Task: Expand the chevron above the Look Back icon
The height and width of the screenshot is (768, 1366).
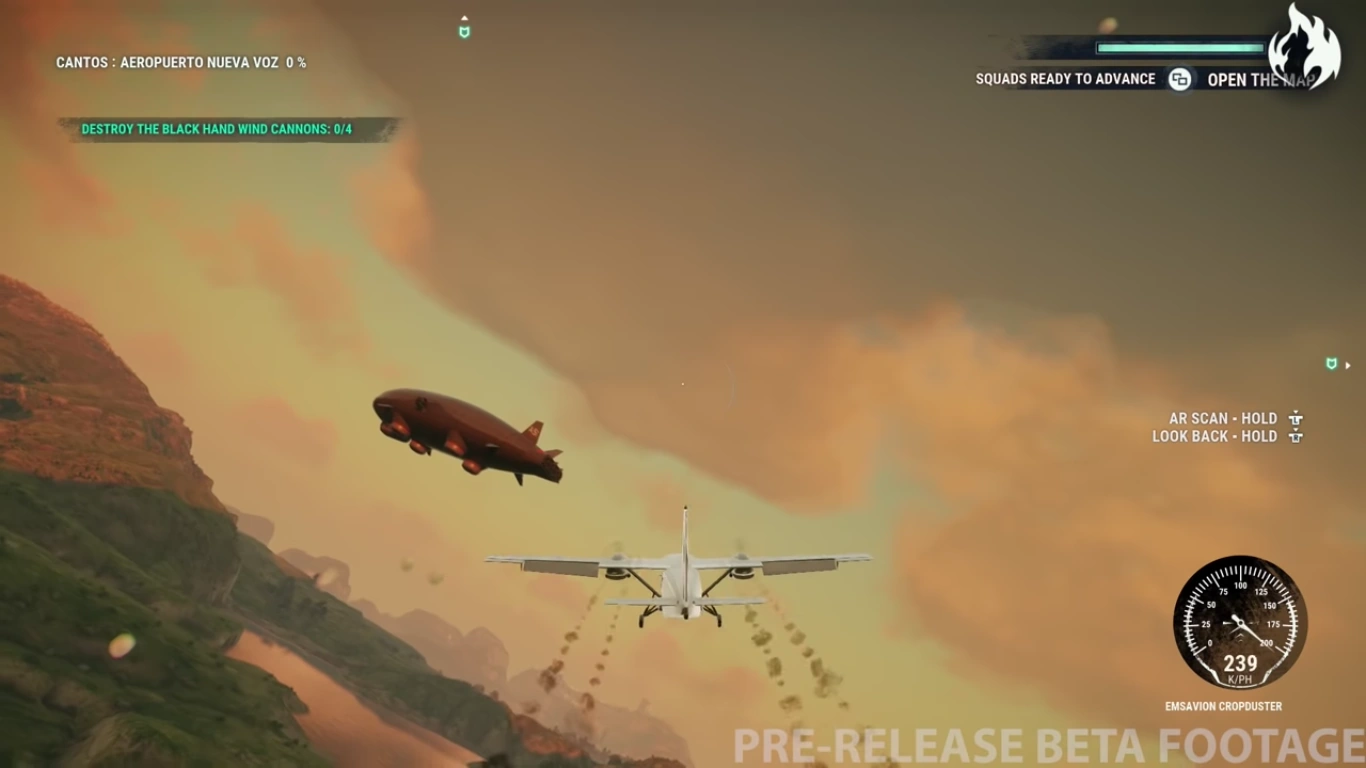Action: pyautogui.click(x=1296, y=429)
